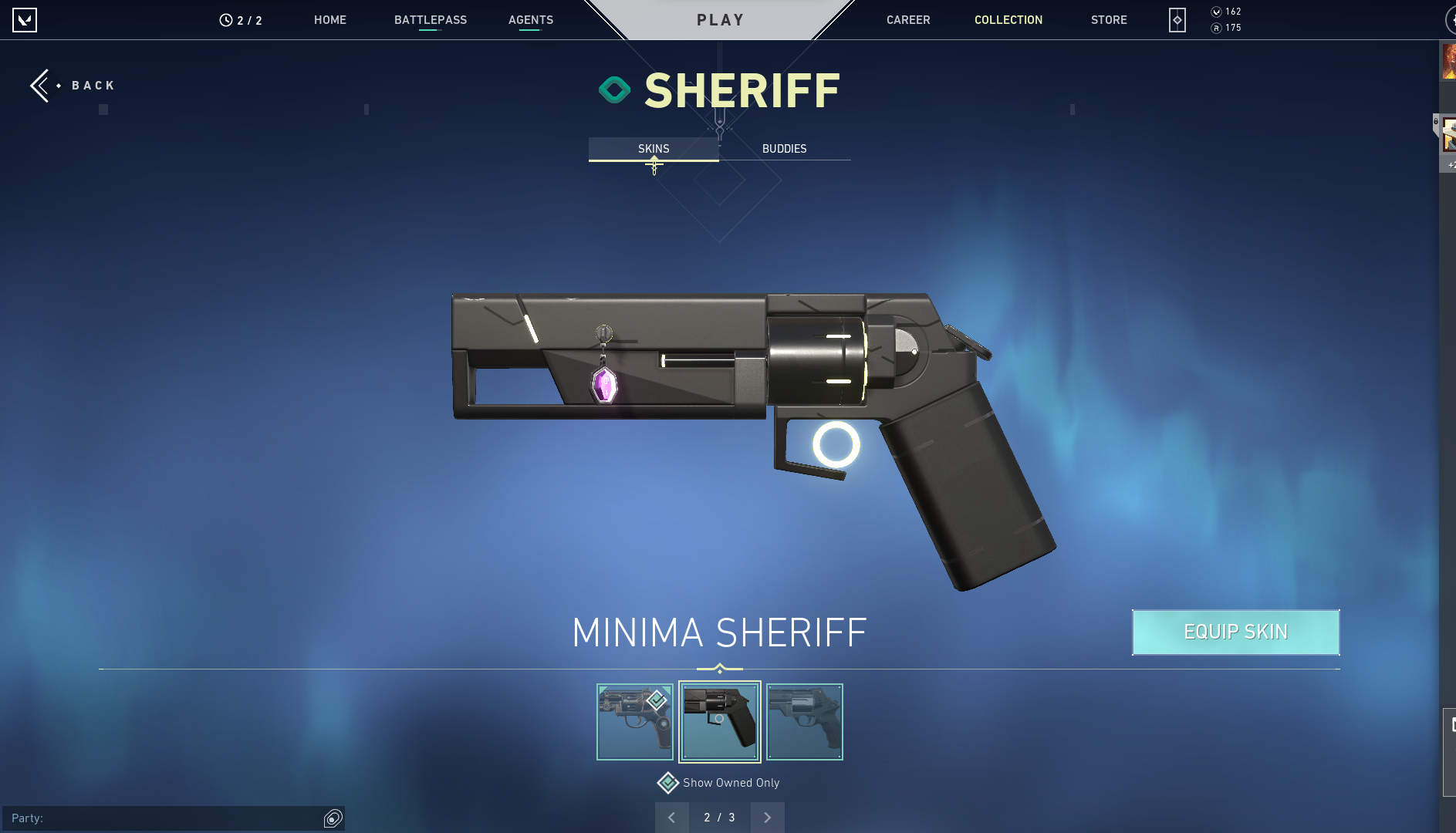Click the back arrow chevron icon

pos(41,85)
